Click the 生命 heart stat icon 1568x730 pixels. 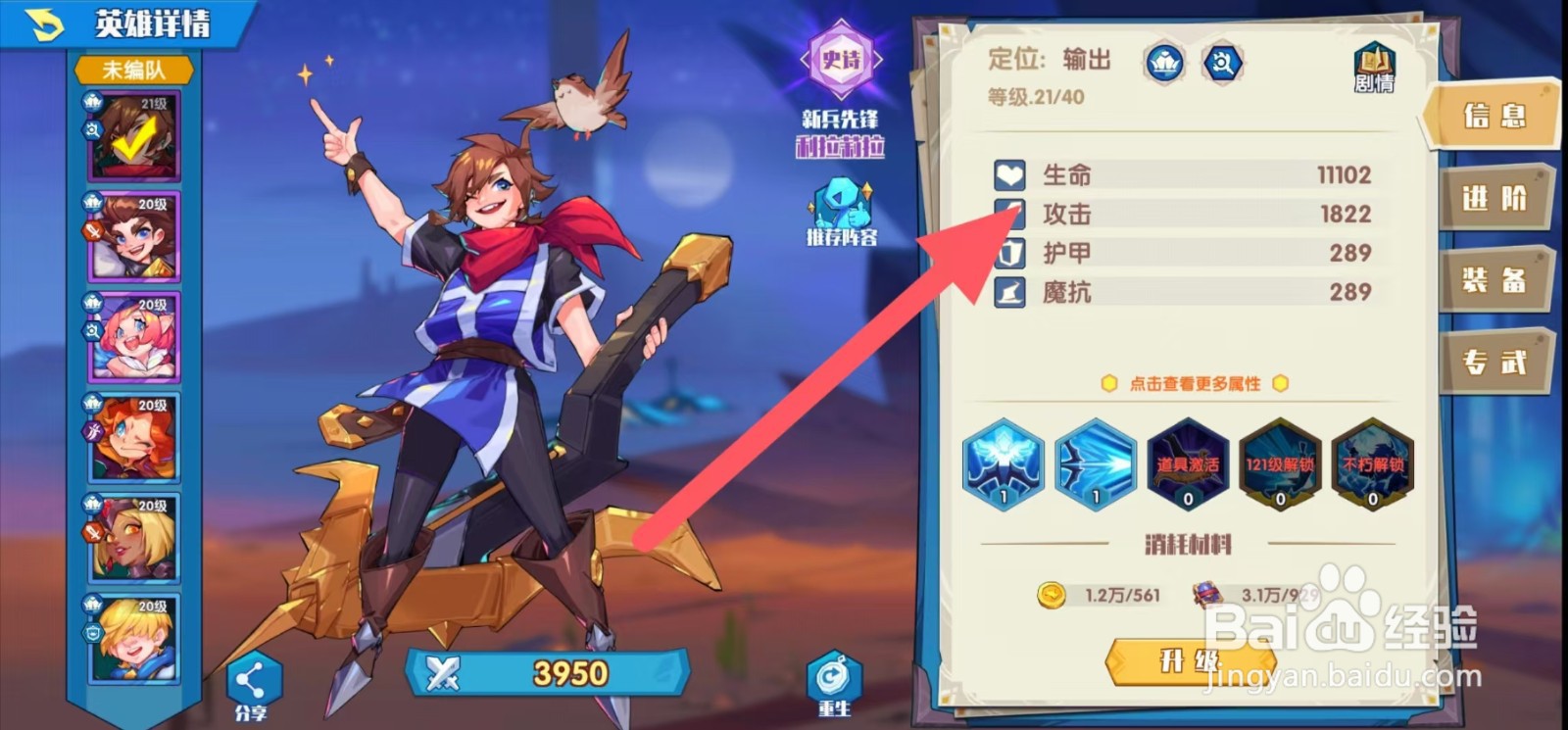pos(1008,175)
